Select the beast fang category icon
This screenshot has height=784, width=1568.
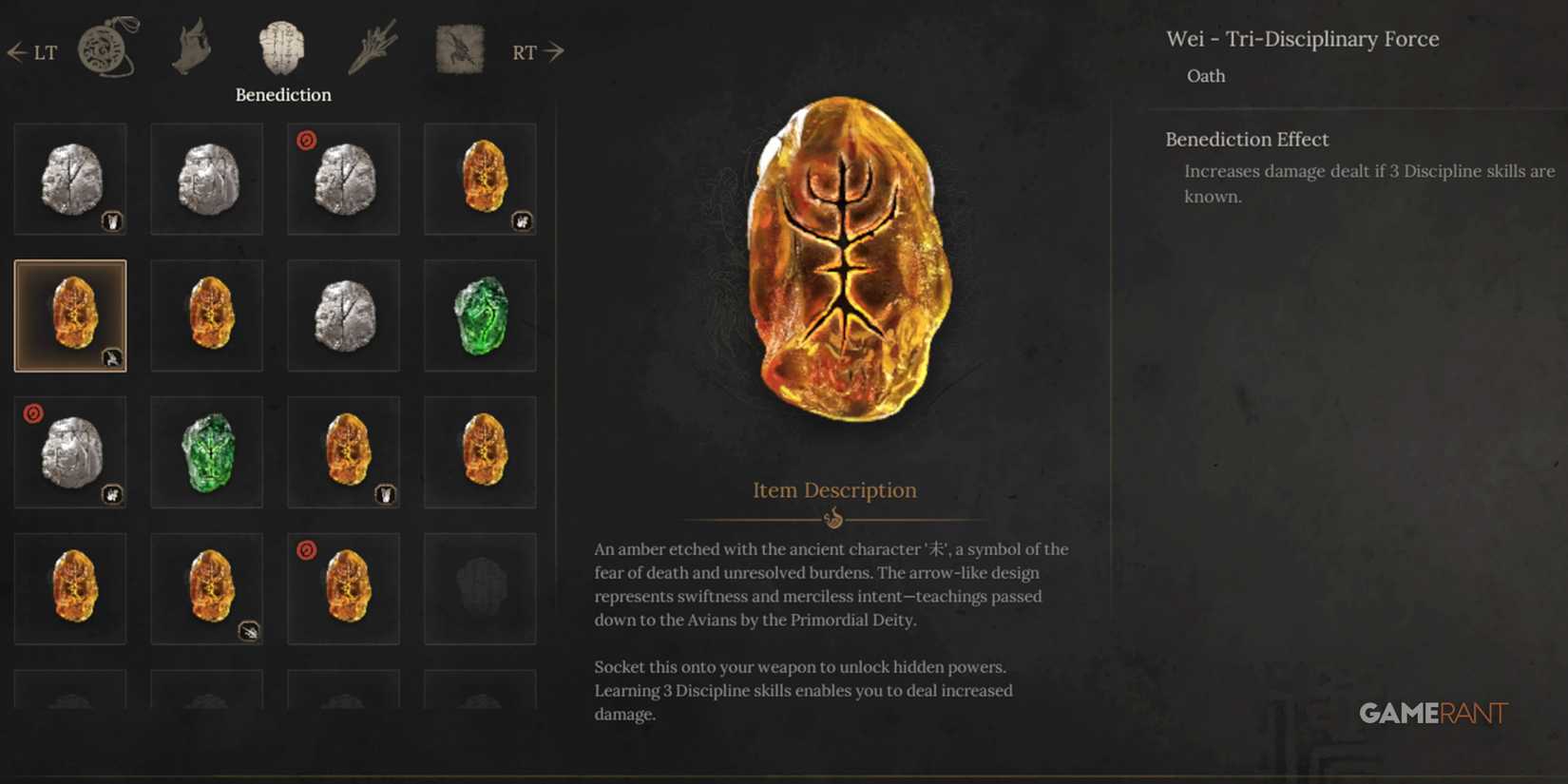(192, 48)
